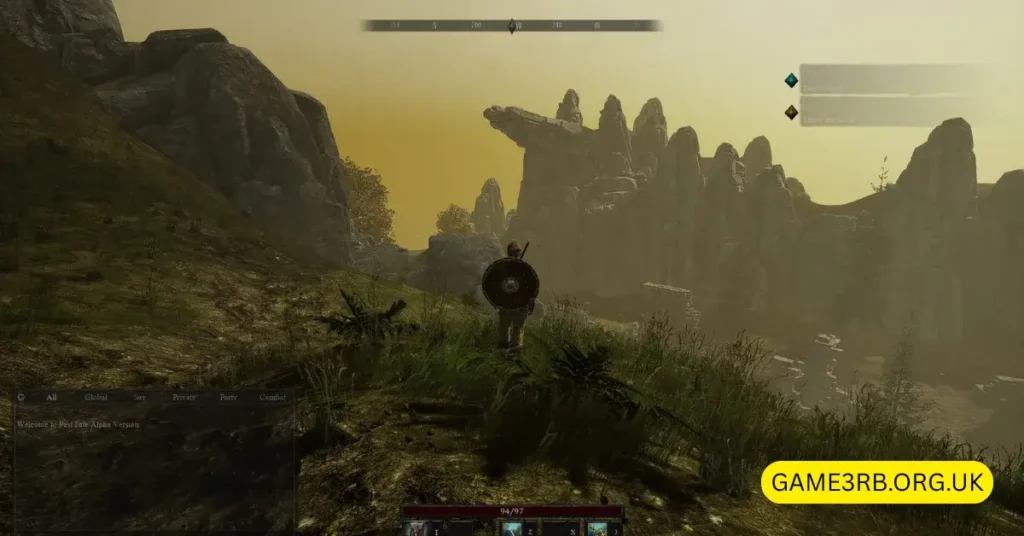
Task: Select the Say chat tab
Action: pos(140,397)
